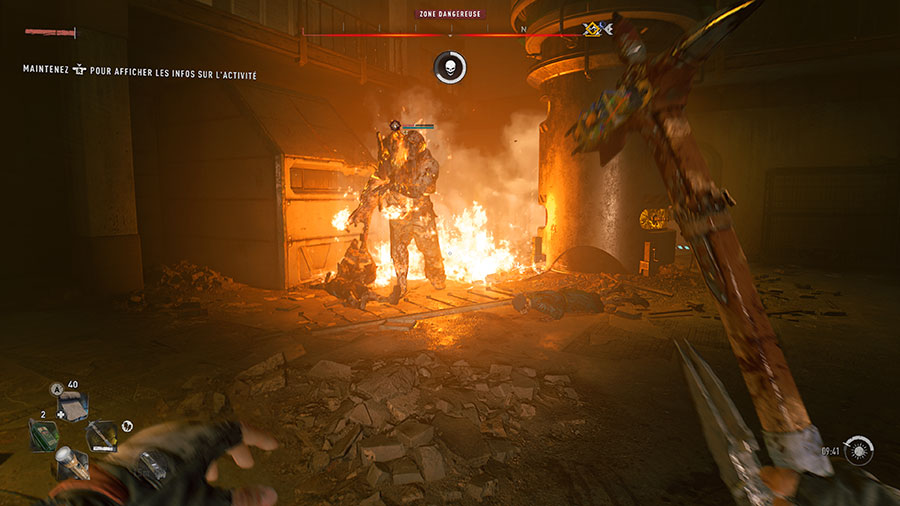Select the flashlight slot in the quick wheel
The width and height of the screenshot is (900, 506).
pos(72,463)
